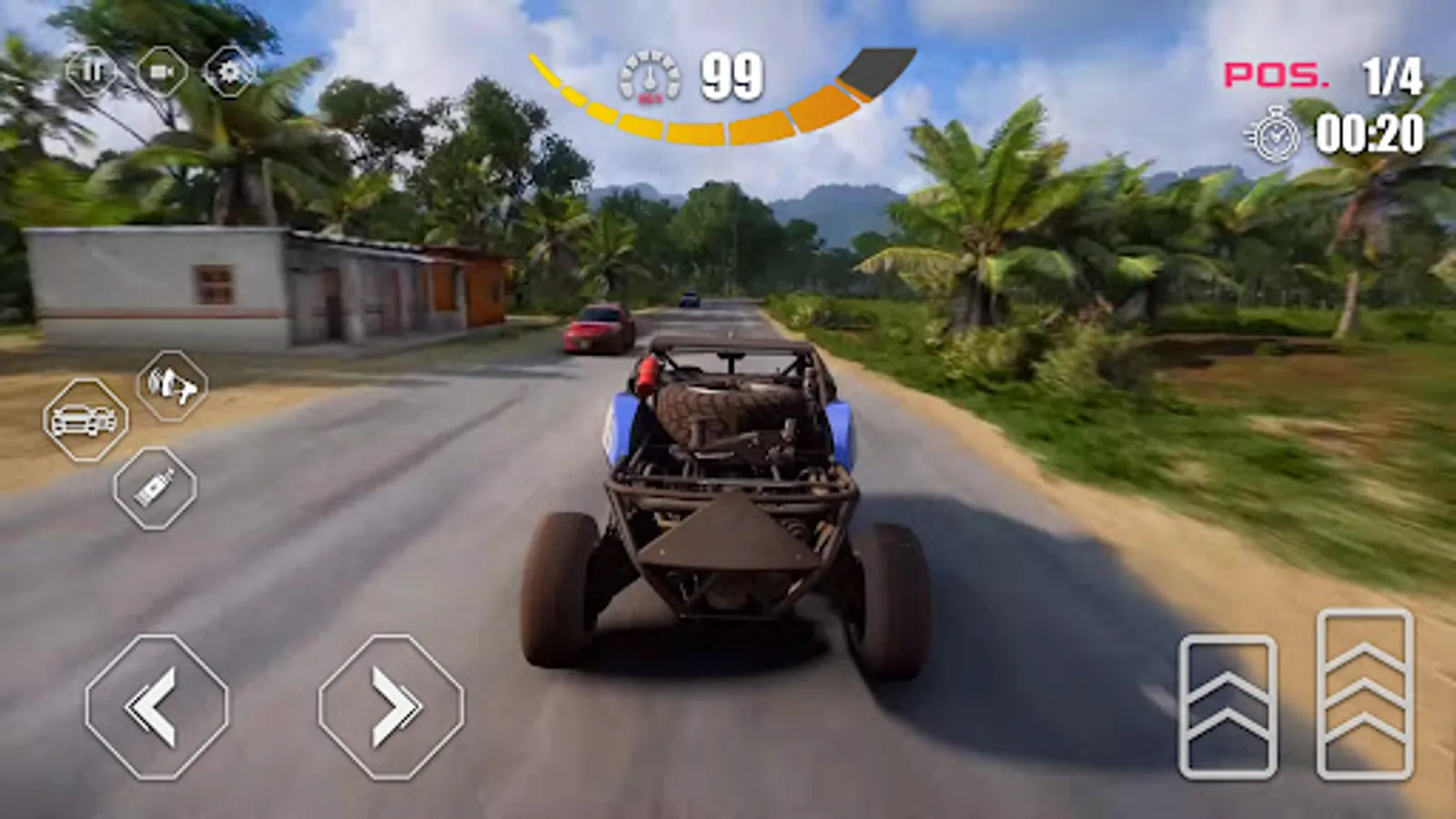Tap the 1/4 position counter
Image resolution: width=1456 pixels, height=819 pixels.
pyautogui.click(x=1393, y=76)
